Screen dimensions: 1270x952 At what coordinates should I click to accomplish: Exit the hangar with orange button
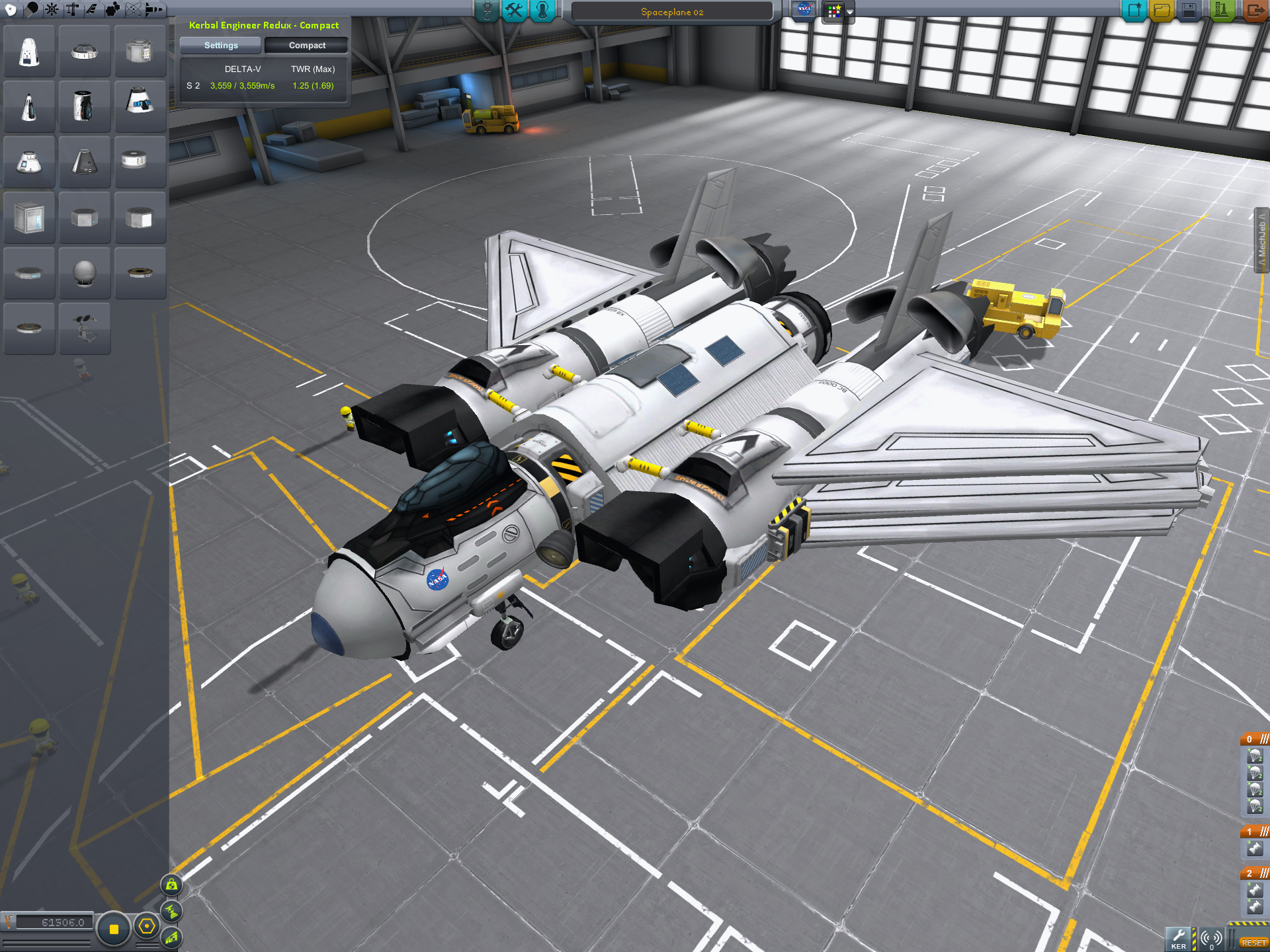click(1254, 11)
